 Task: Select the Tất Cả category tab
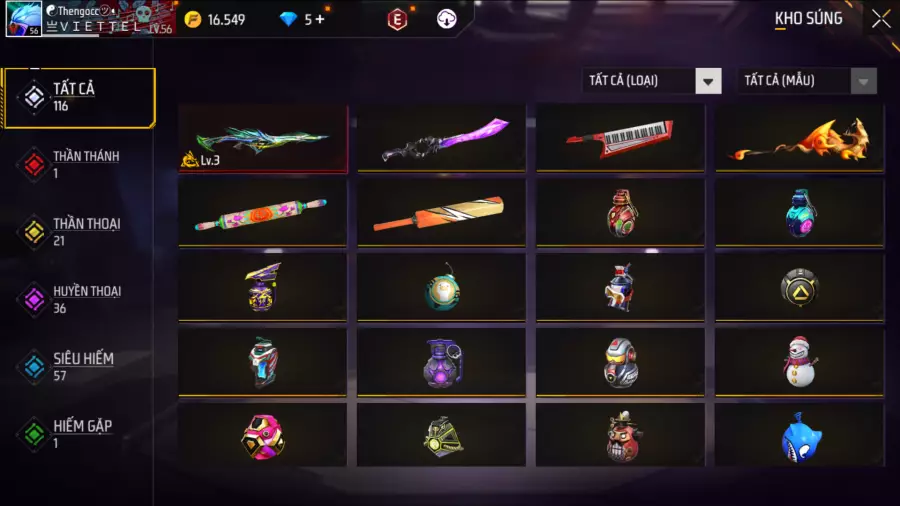[x=80, y=97]
